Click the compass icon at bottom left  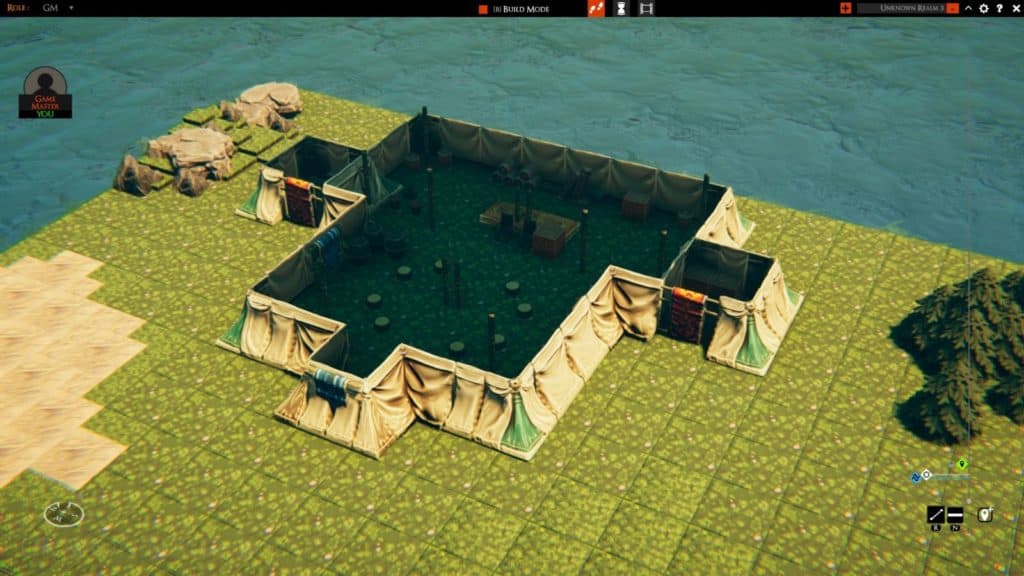pos(64,514)
